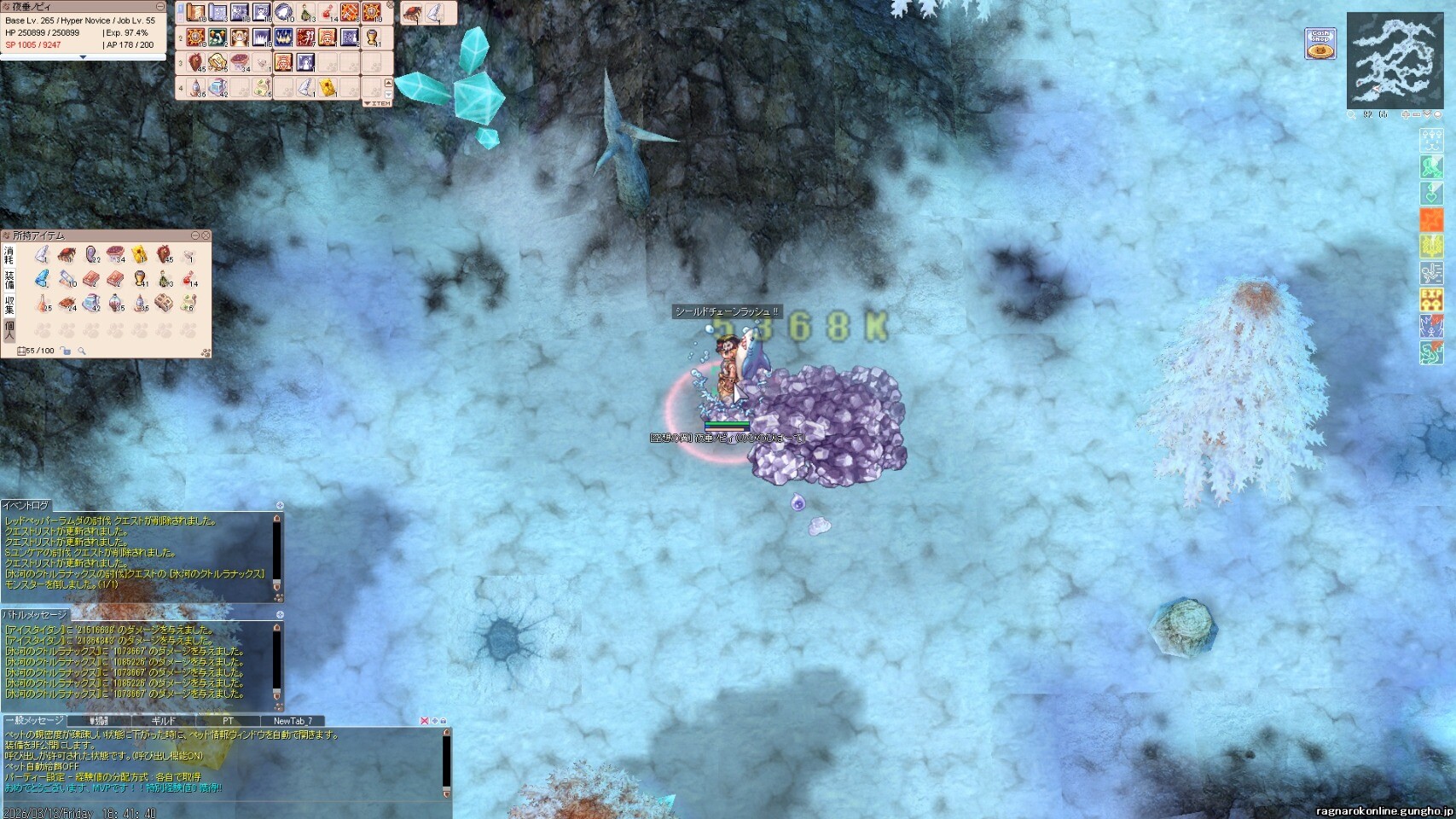The height and width of the screenshot is (819, 1456).
Task: Close the chat window with red X
Action: (424, 721)
